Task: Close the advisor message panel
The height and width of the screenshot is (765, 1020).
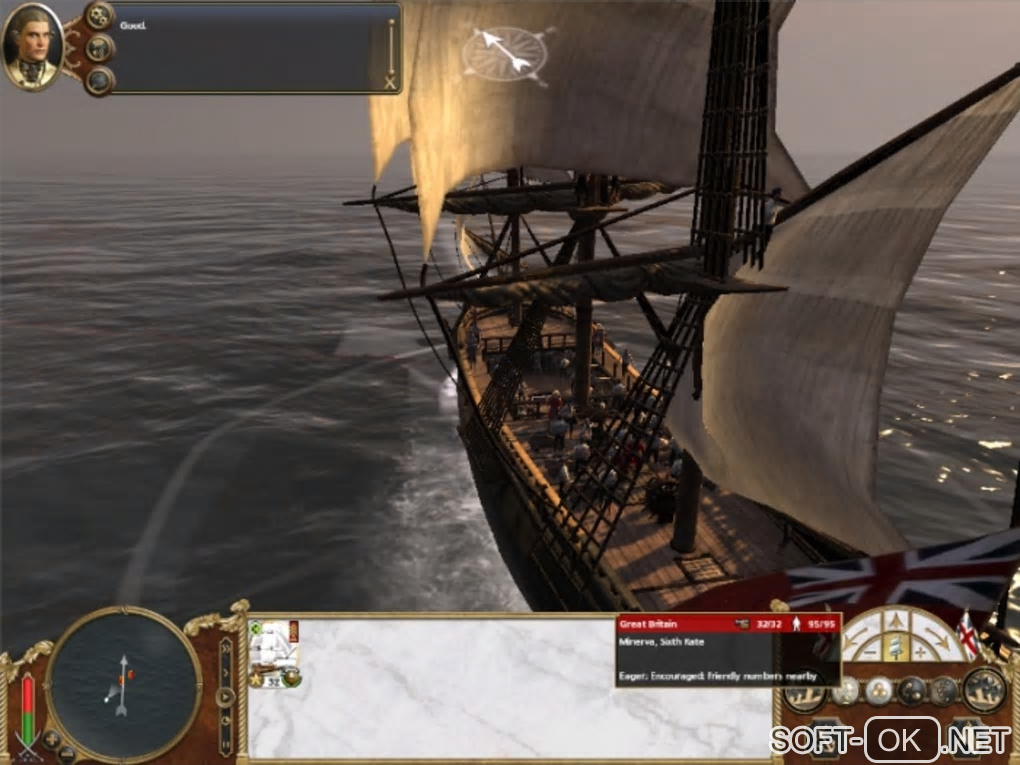Action: click(390, 82)
